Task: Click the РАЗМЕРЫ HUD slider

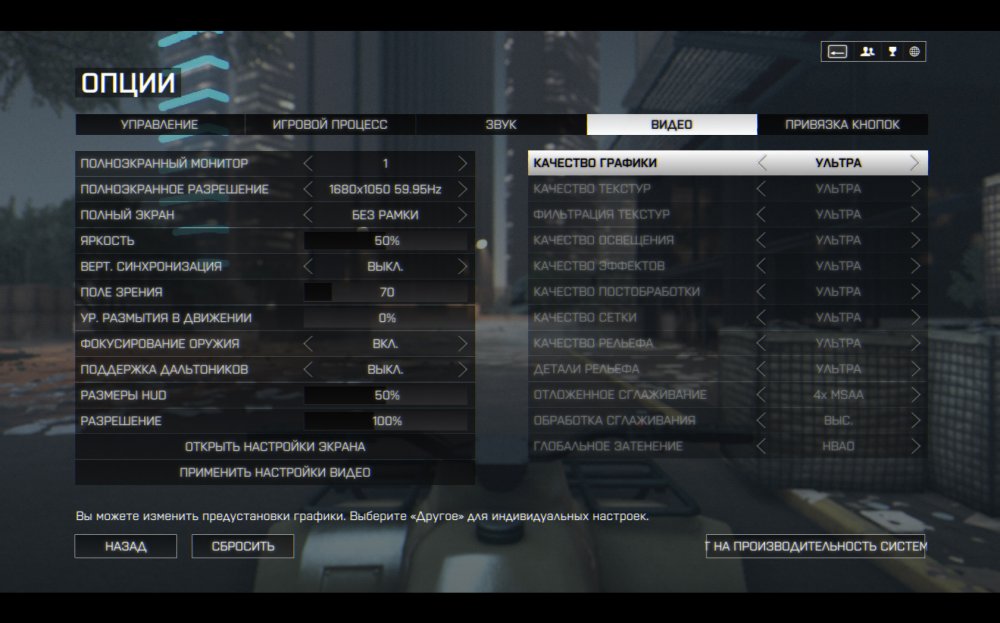Action: click(386, 396)
